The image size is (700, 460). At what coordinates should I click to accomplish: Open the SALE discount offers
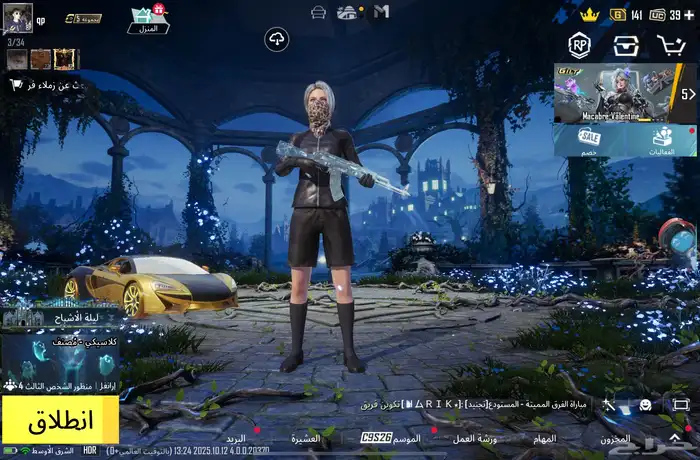(x=590, y=141)
